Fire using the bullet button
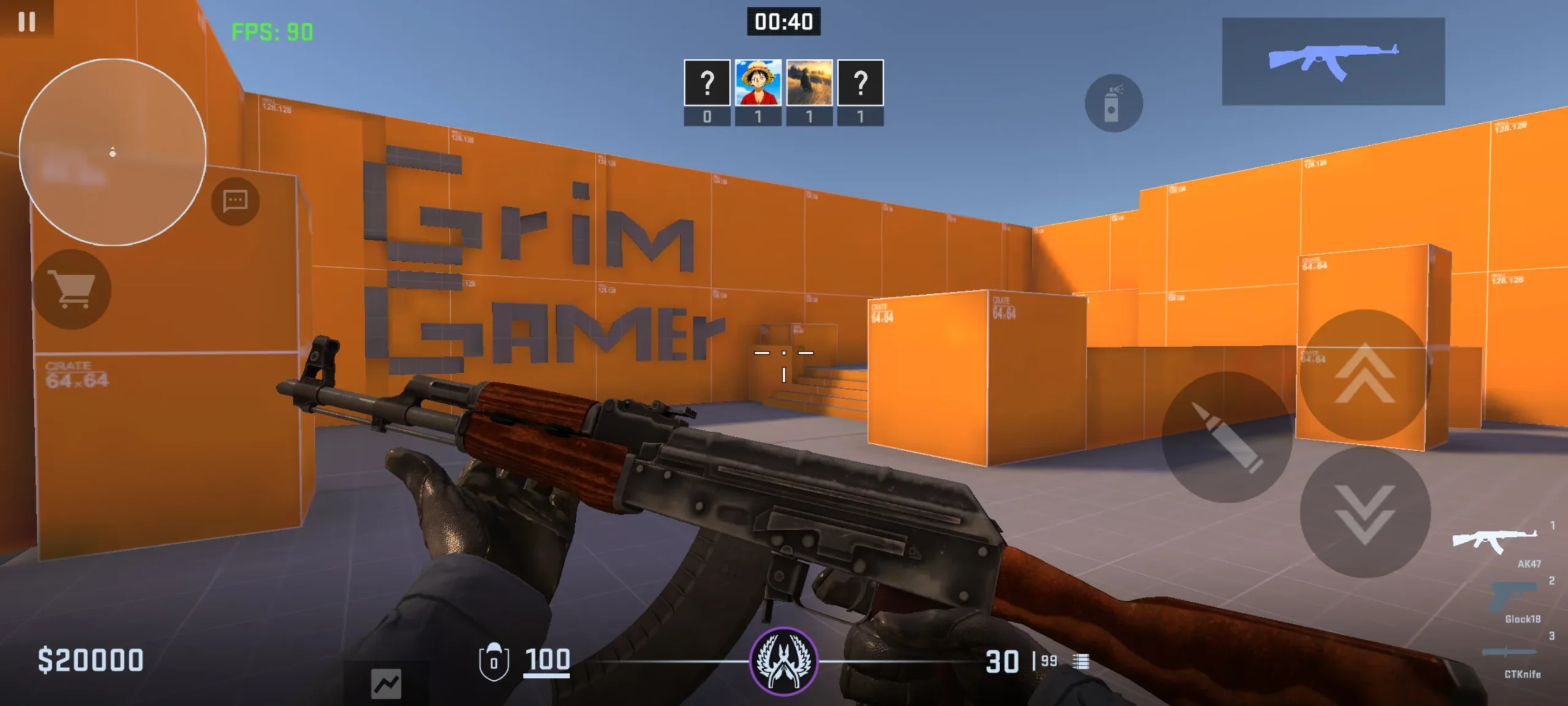 click(1227, 437)
